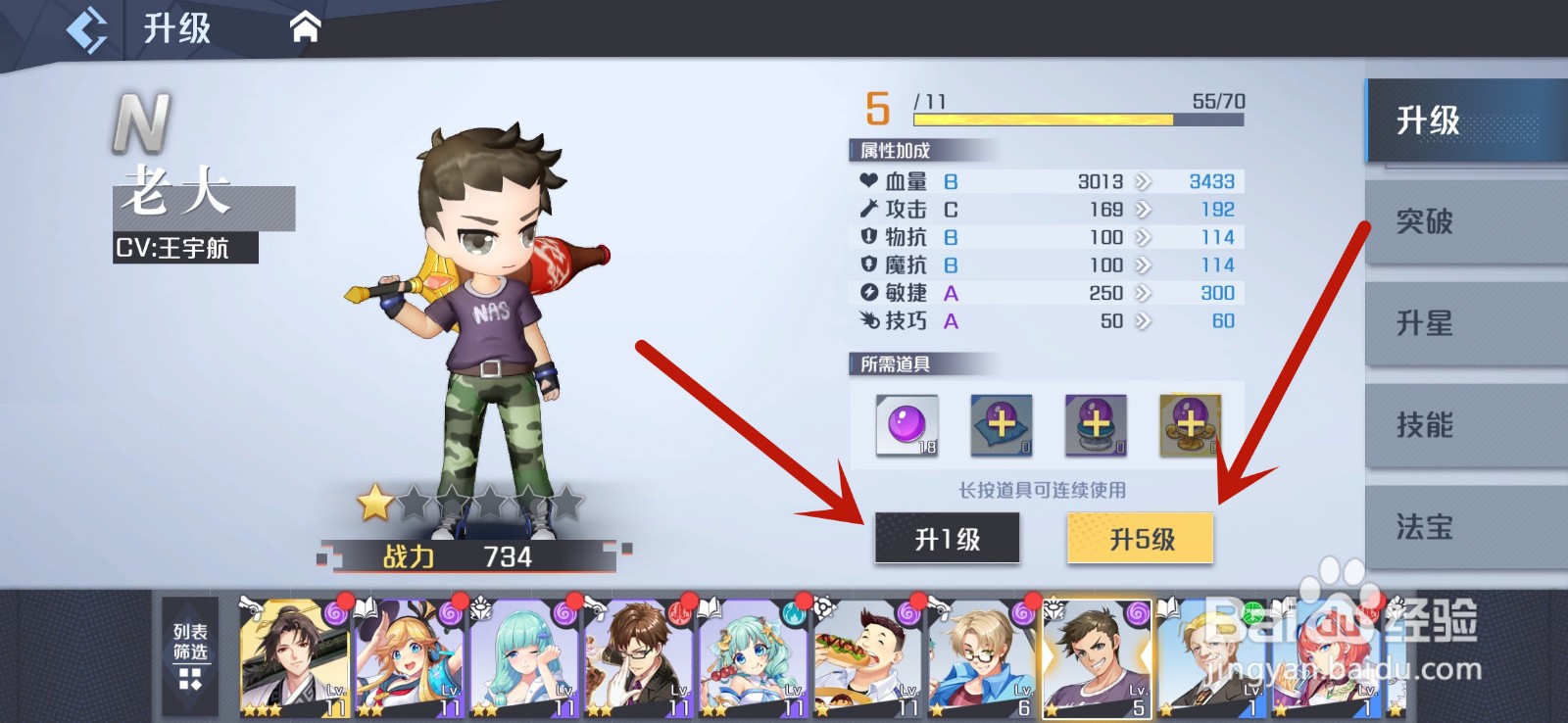
Task: Select the pedestal experience orb item
Action: (1095, 425)
